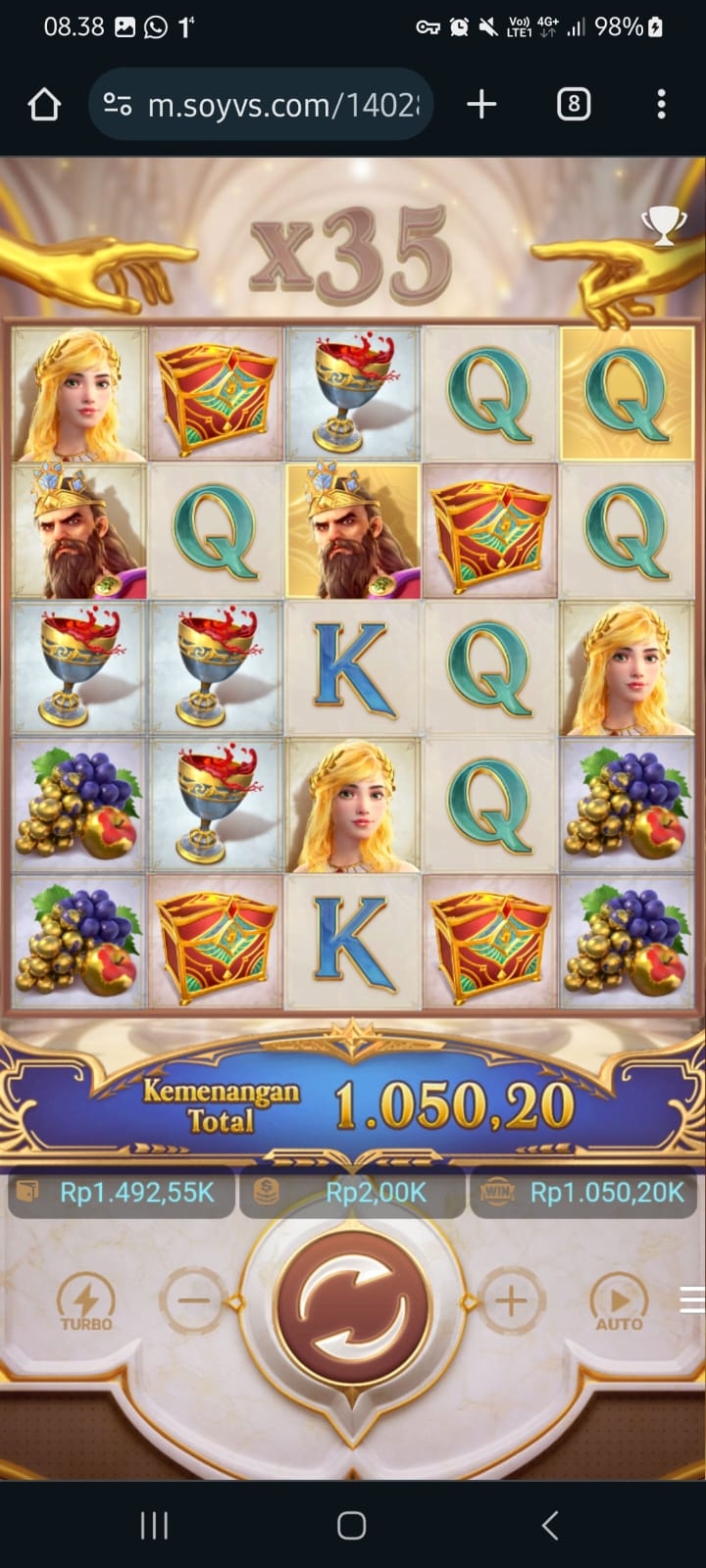Open bet amount options at Rp2,00K
The height and width of the screenshot is (1568, 706).
tap(353, 1192)
